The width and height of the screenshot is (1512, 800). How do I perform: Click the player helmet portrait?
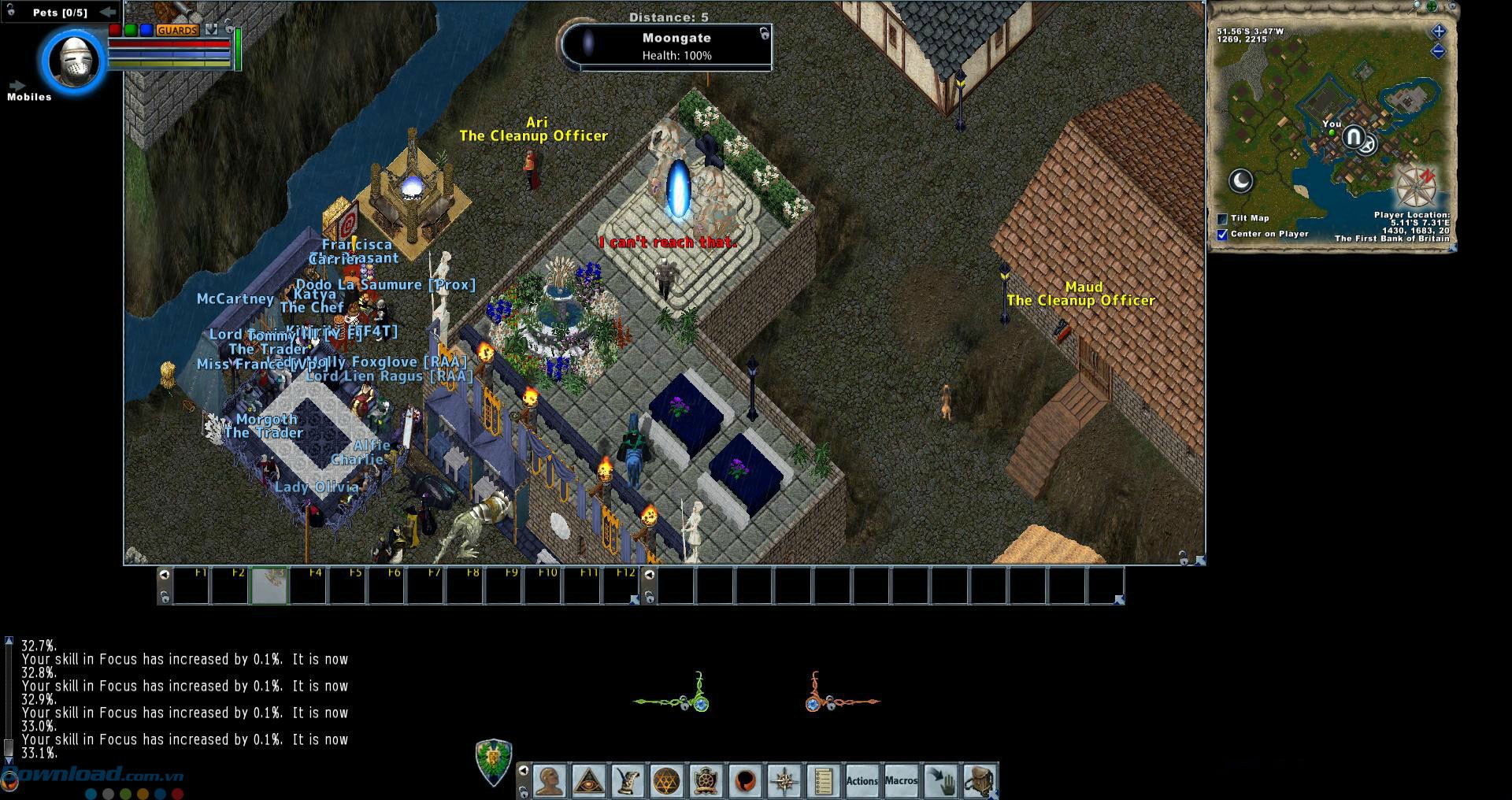(x=73, y=61)
